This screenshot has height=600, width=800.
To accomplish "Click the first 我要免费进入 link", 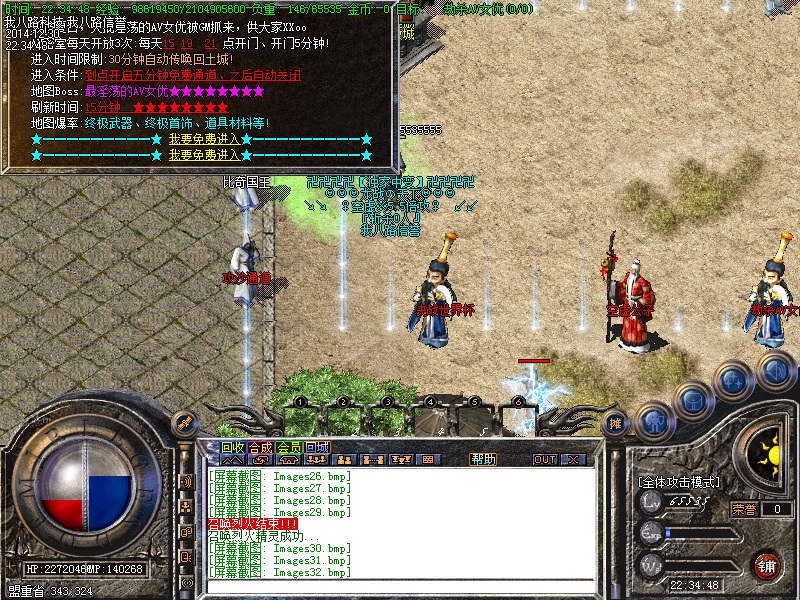I will pos(204,139).
